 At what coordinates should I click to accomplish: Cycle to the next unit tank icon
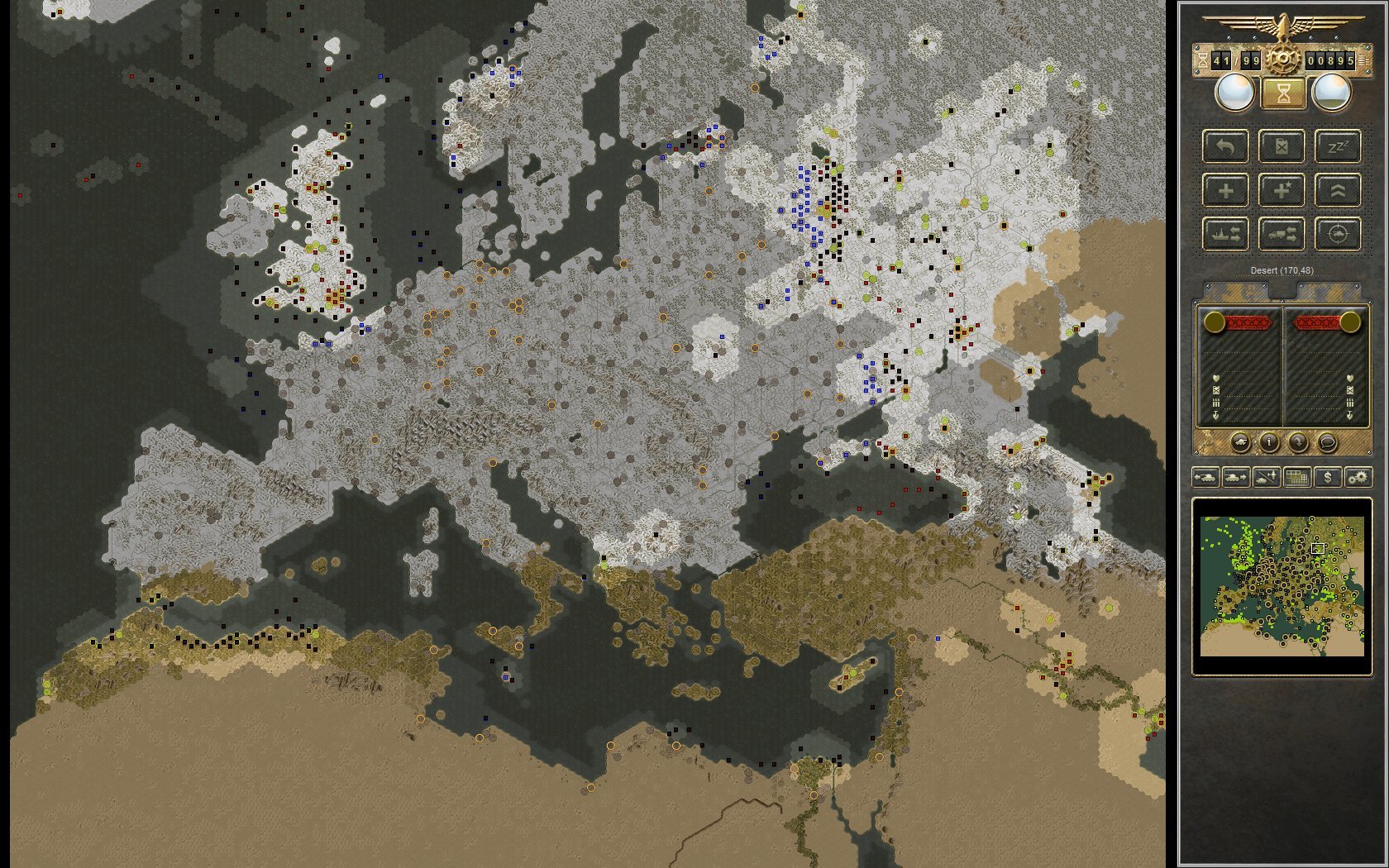(1236, 478)
